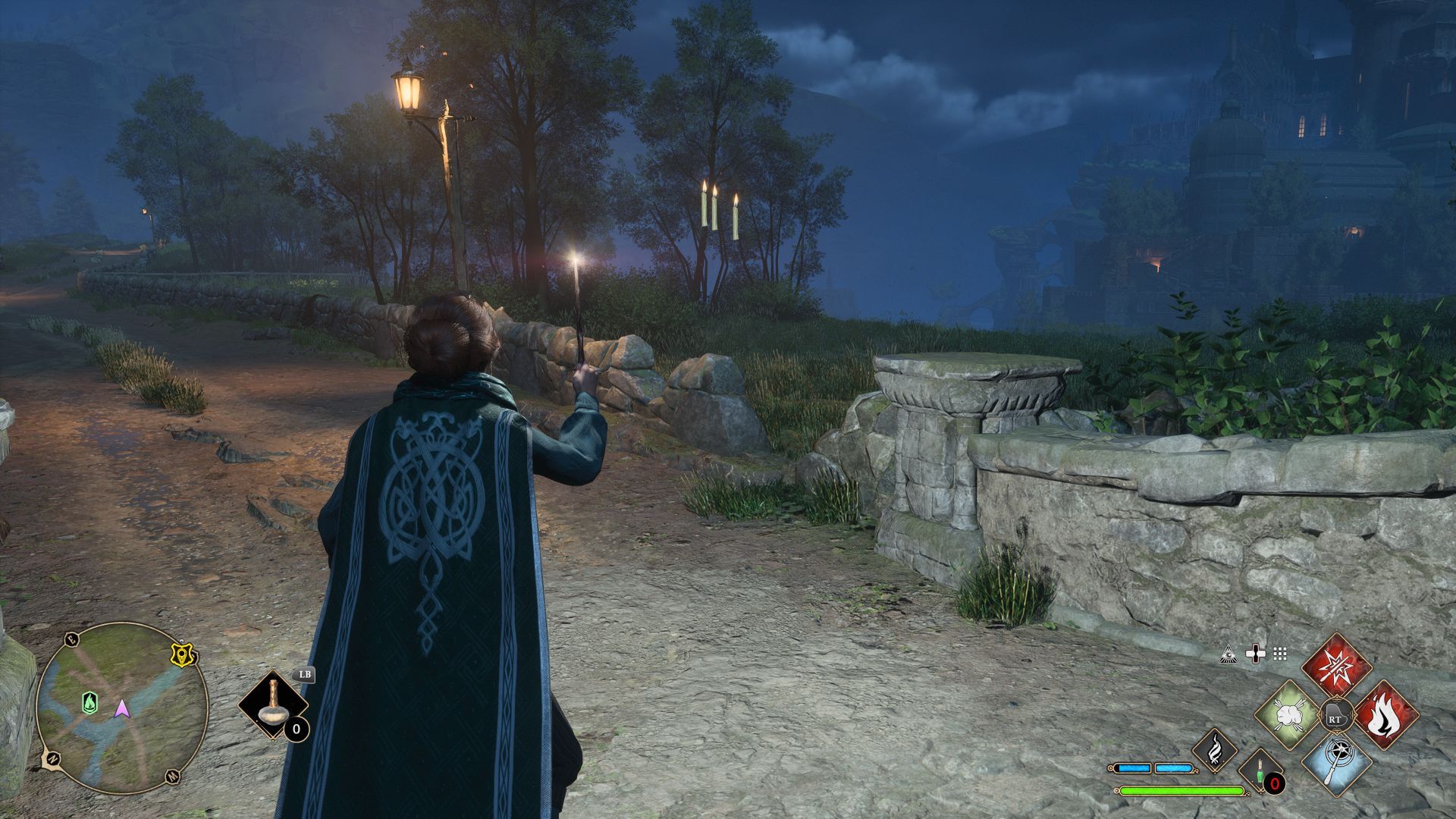Select the green Floo Flame marker
The height and width of the screenshot is (819, 1456).
[90, 703]
